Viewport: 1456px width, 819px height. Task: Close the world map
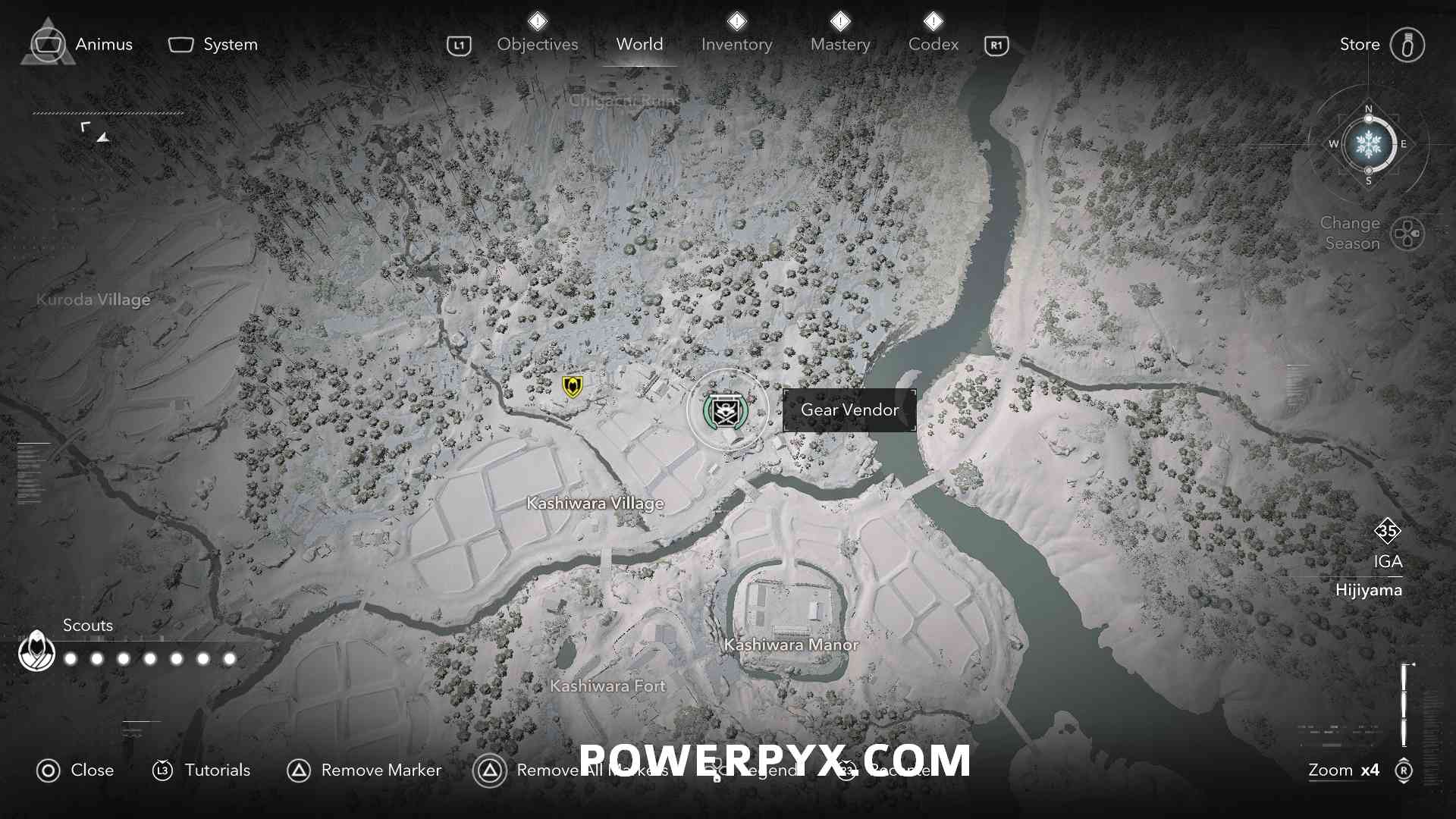coord(75,770)
